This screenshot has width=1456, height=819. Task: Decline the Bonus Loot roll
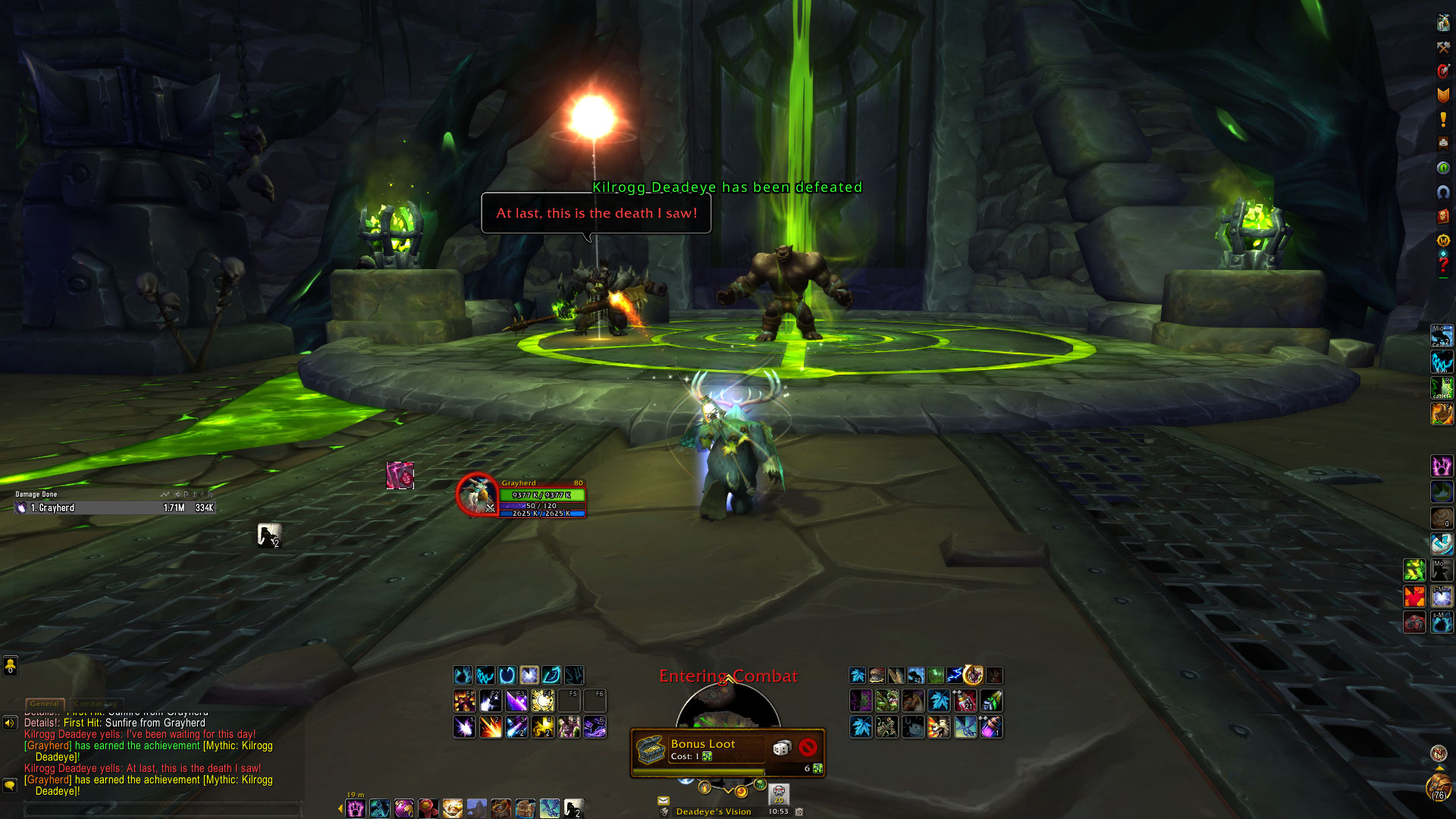click(808, 748)
